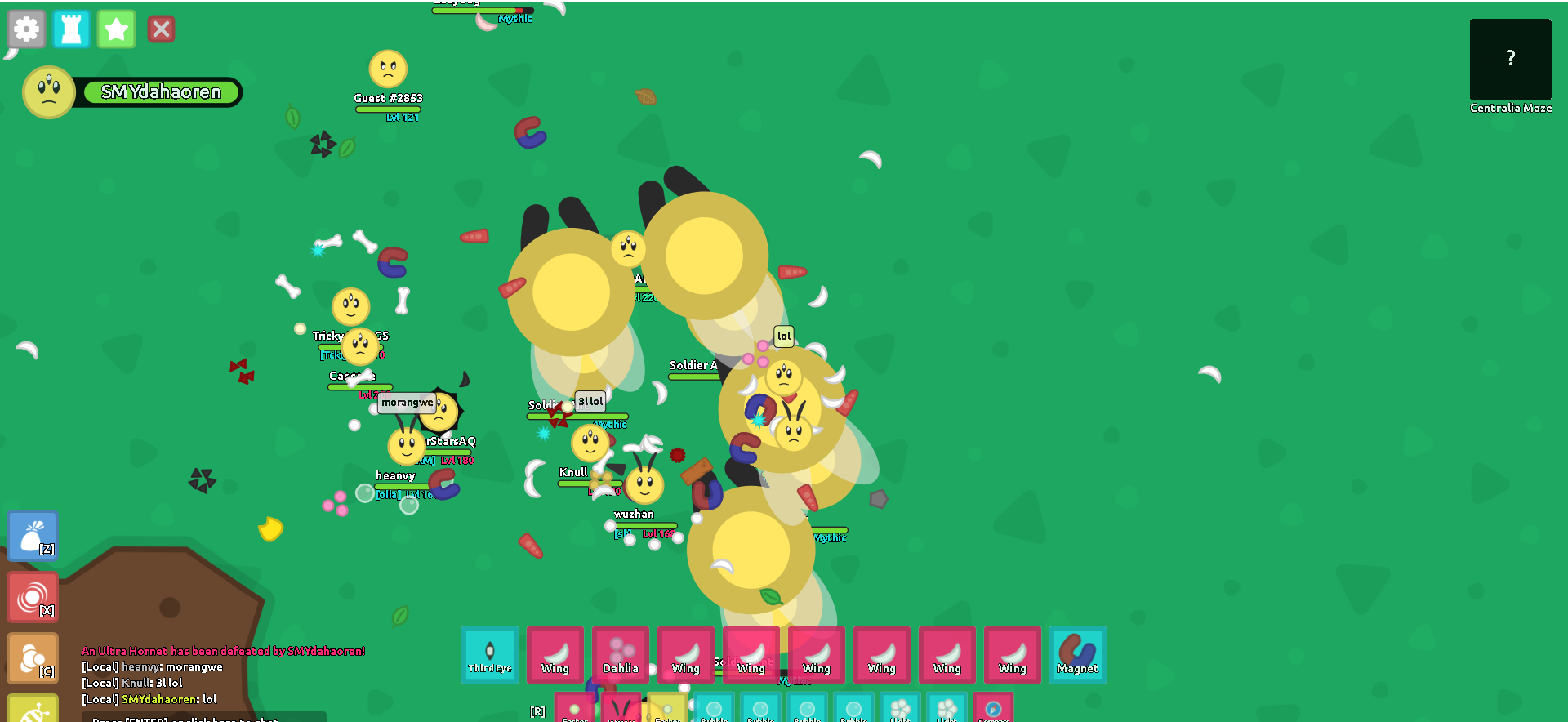Viewport: 1568px width, 722px height.
Task: Open the green star menu
Action: point(116,29)
